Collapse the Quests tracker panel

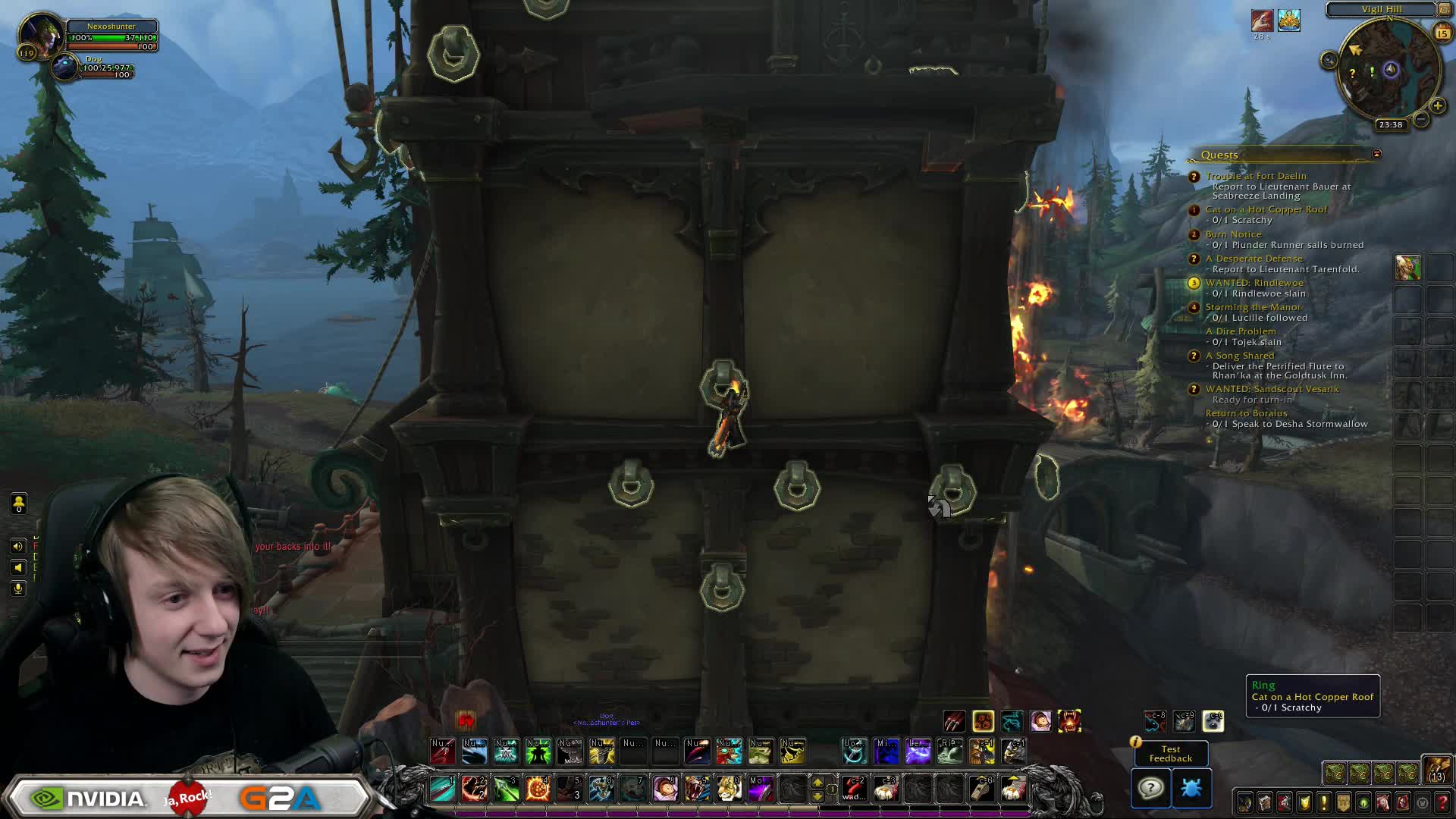(1376, 154)
